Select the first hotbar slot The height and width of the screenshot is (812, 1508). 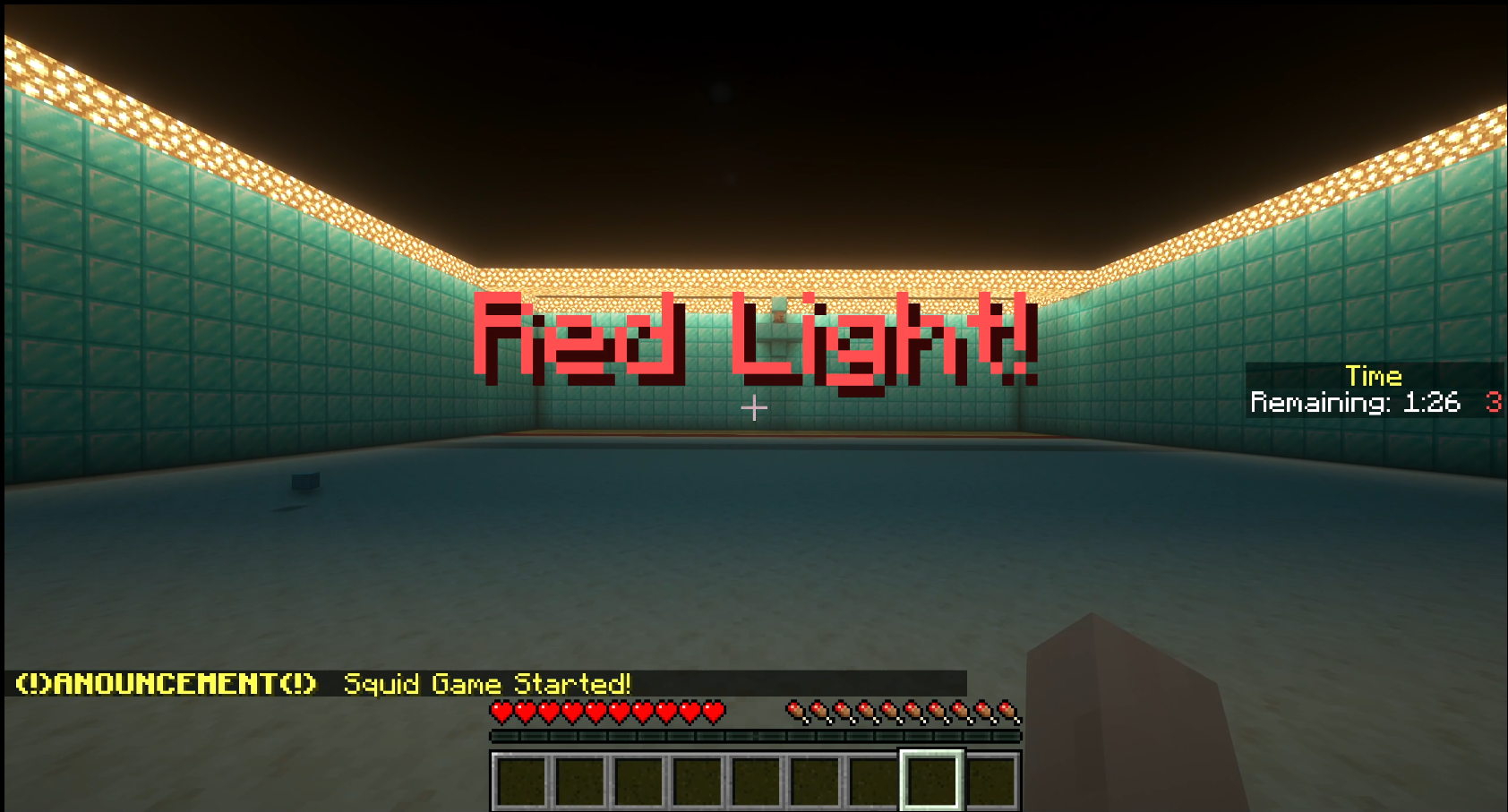(519, 777)
